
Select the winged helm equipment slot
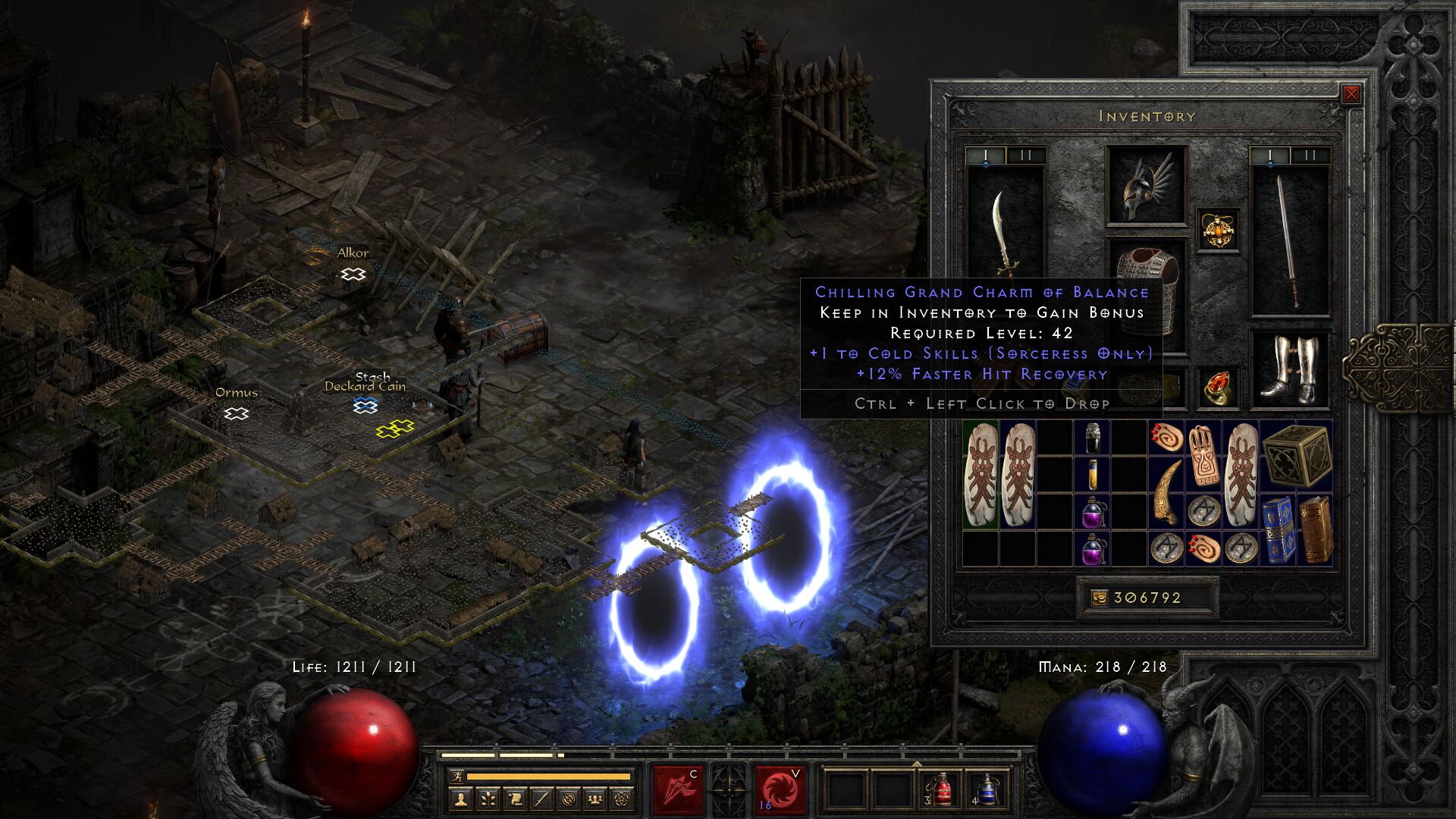[x=1146, y=186]
